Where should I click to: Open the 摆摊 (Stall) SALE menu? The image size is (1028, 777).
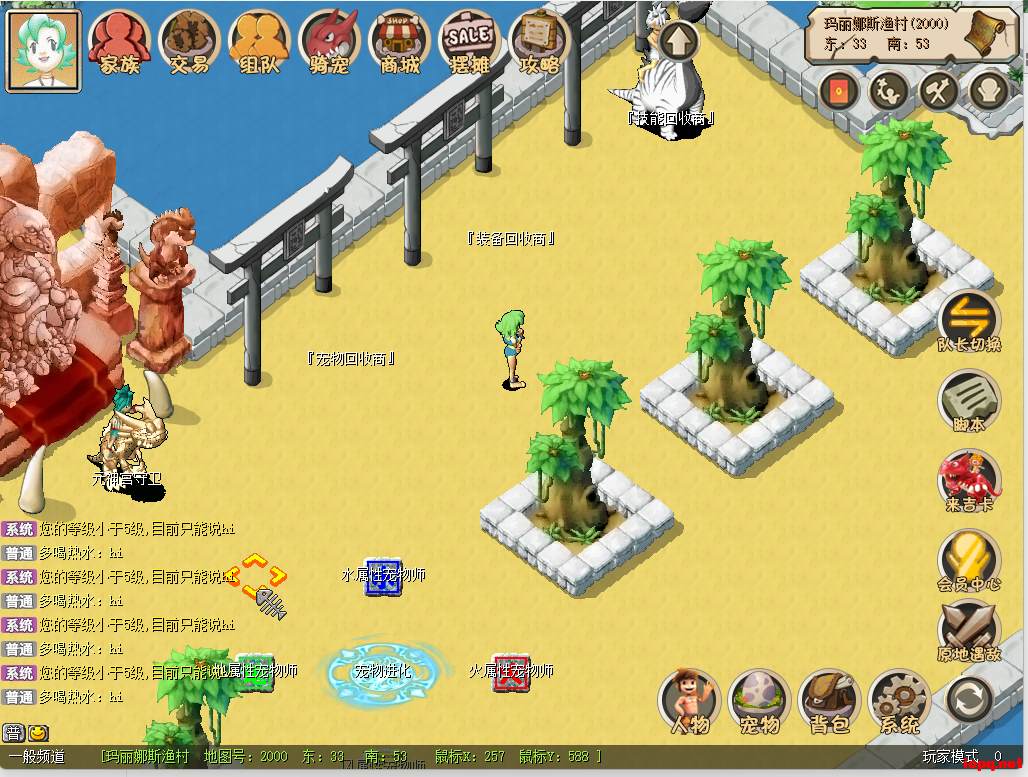click(x=469, y=40)
